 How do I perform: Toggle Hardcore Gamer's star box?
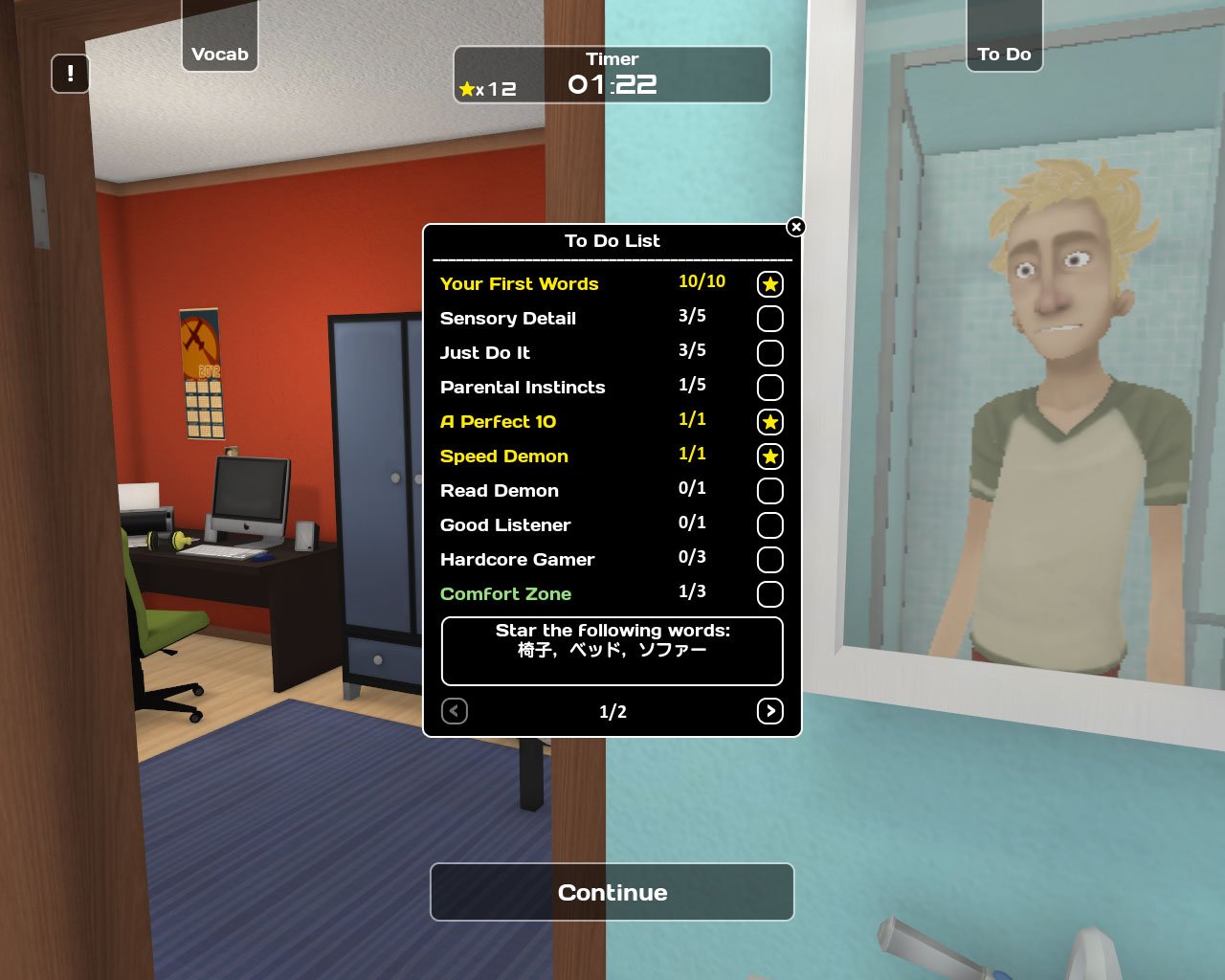(769, 560)
